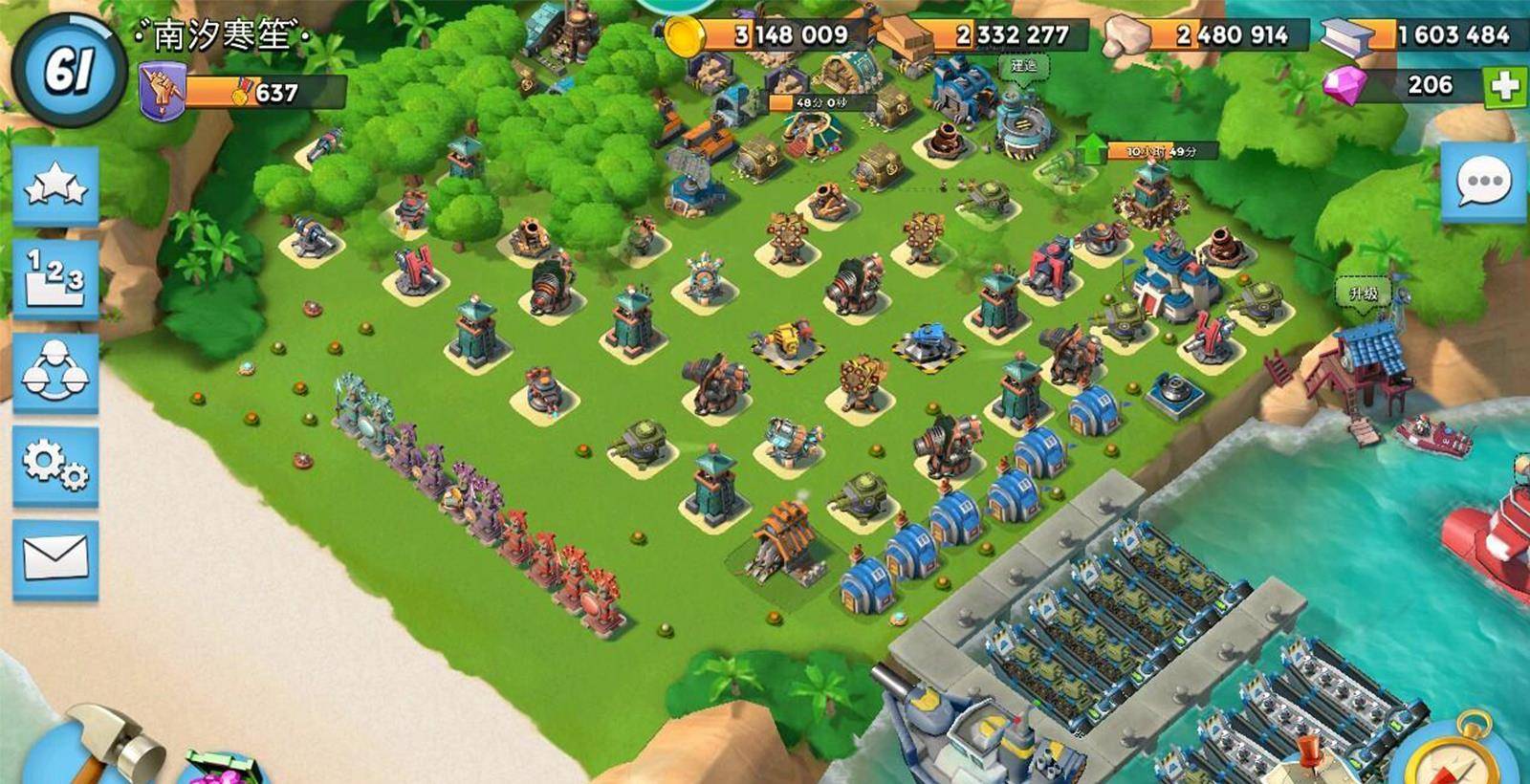This screenshot has height=784, width=1530.
Task: Check the mail inbox envelope
Action: click(x=55, y=559)
